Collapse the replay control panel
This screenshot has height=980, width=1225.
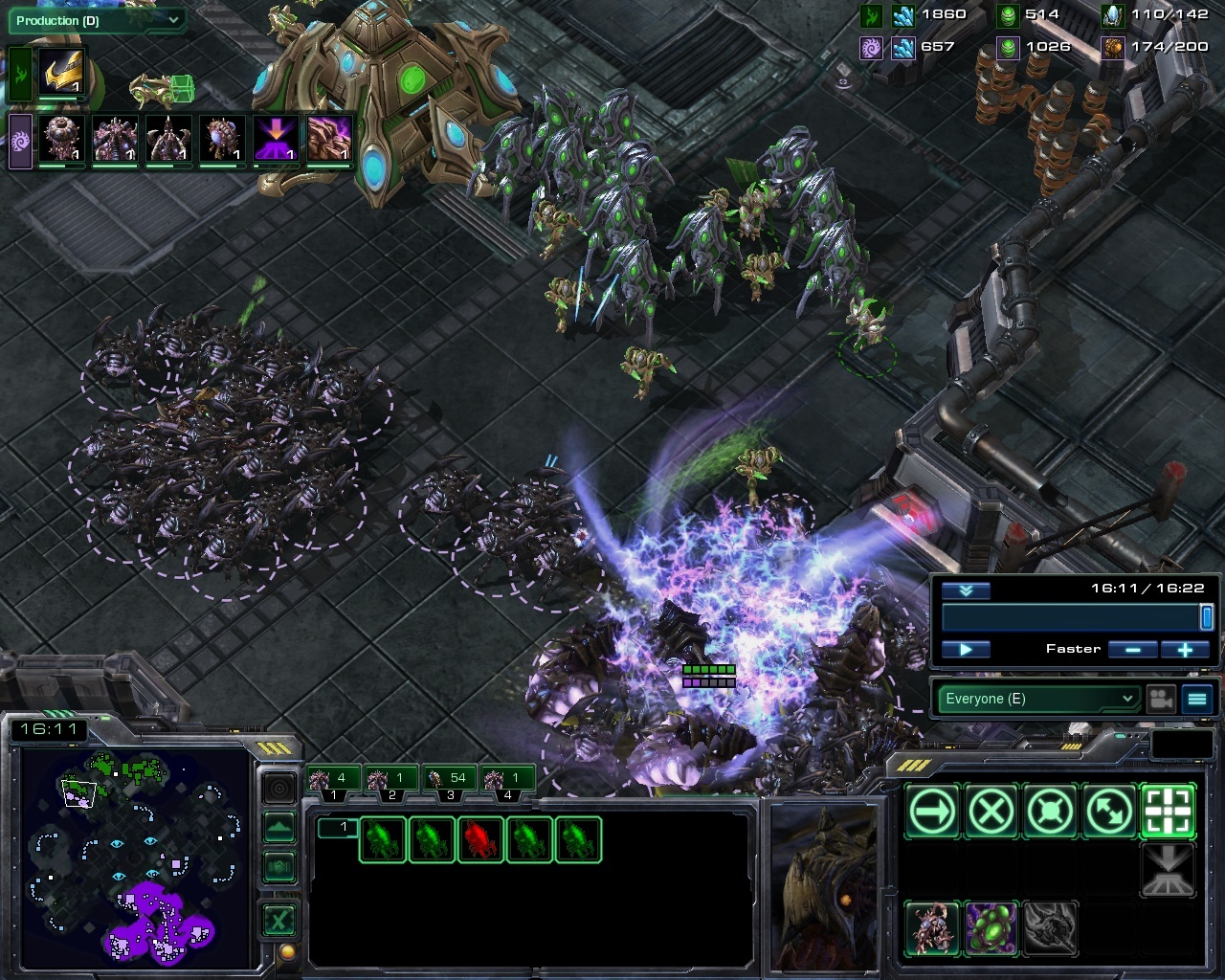click(x=966, y=590)
